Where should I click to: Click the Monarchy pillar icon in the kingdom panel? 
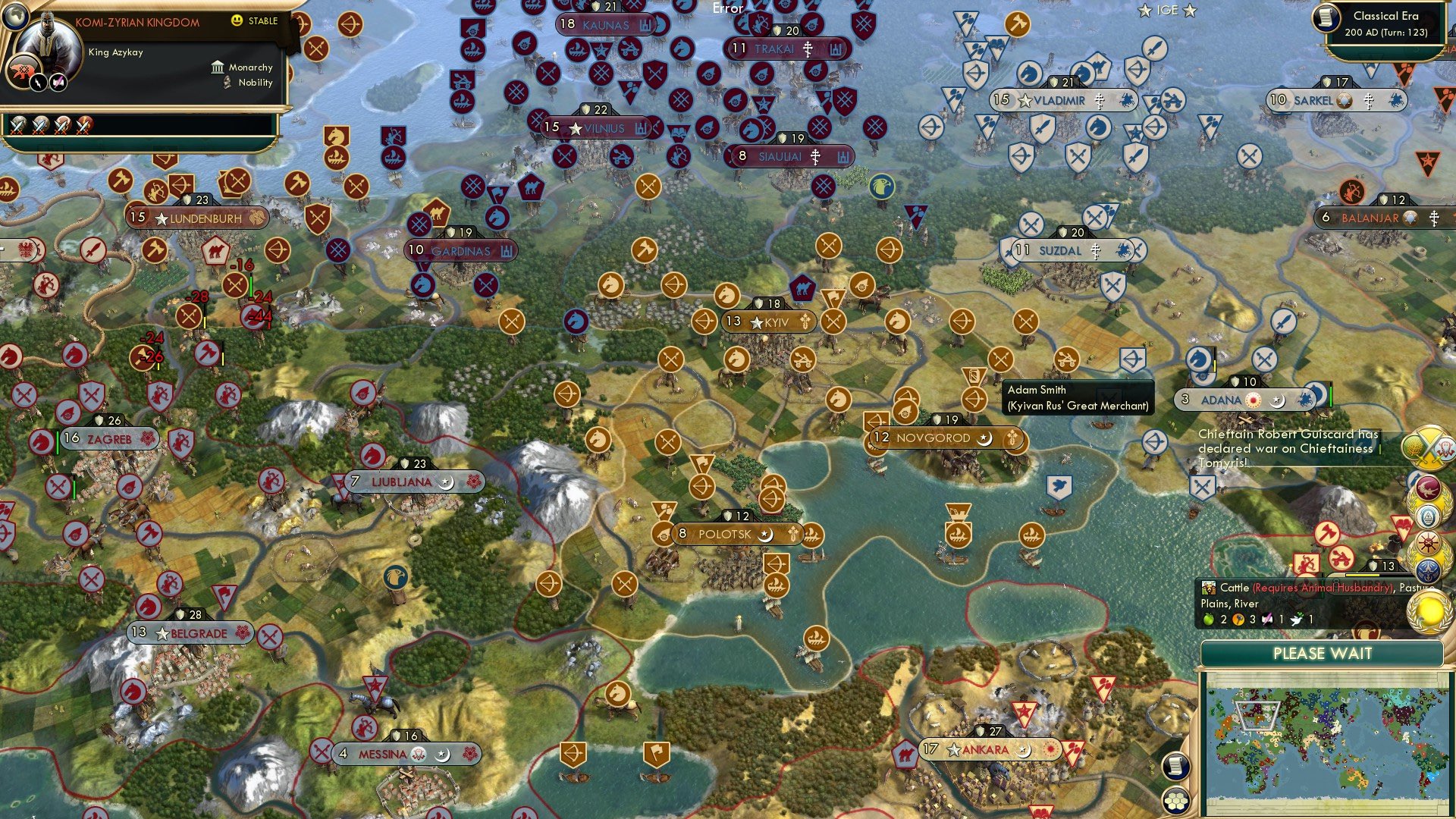click(218, 67)
